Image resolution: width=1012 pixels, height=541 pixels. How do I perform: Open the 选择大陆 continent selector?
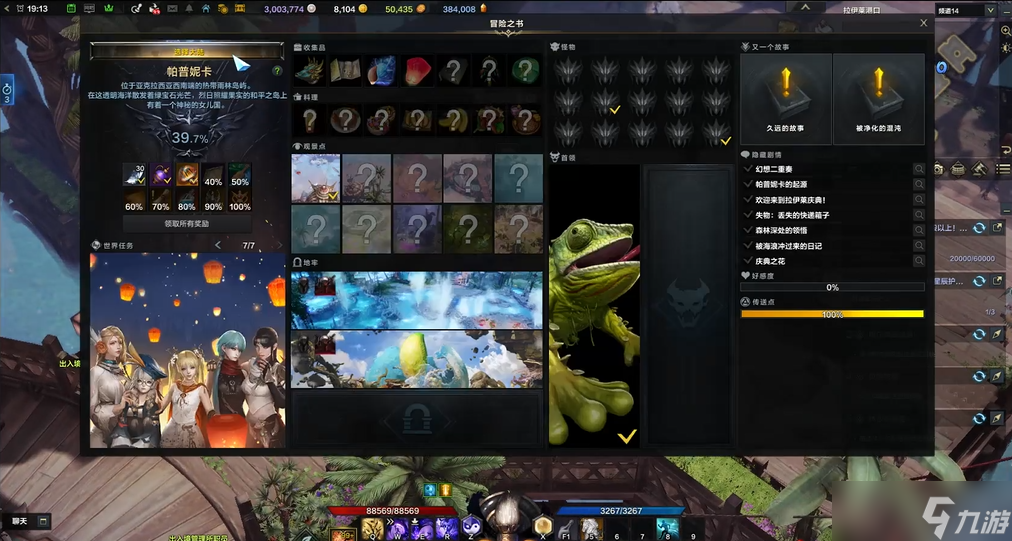[187, 49]
